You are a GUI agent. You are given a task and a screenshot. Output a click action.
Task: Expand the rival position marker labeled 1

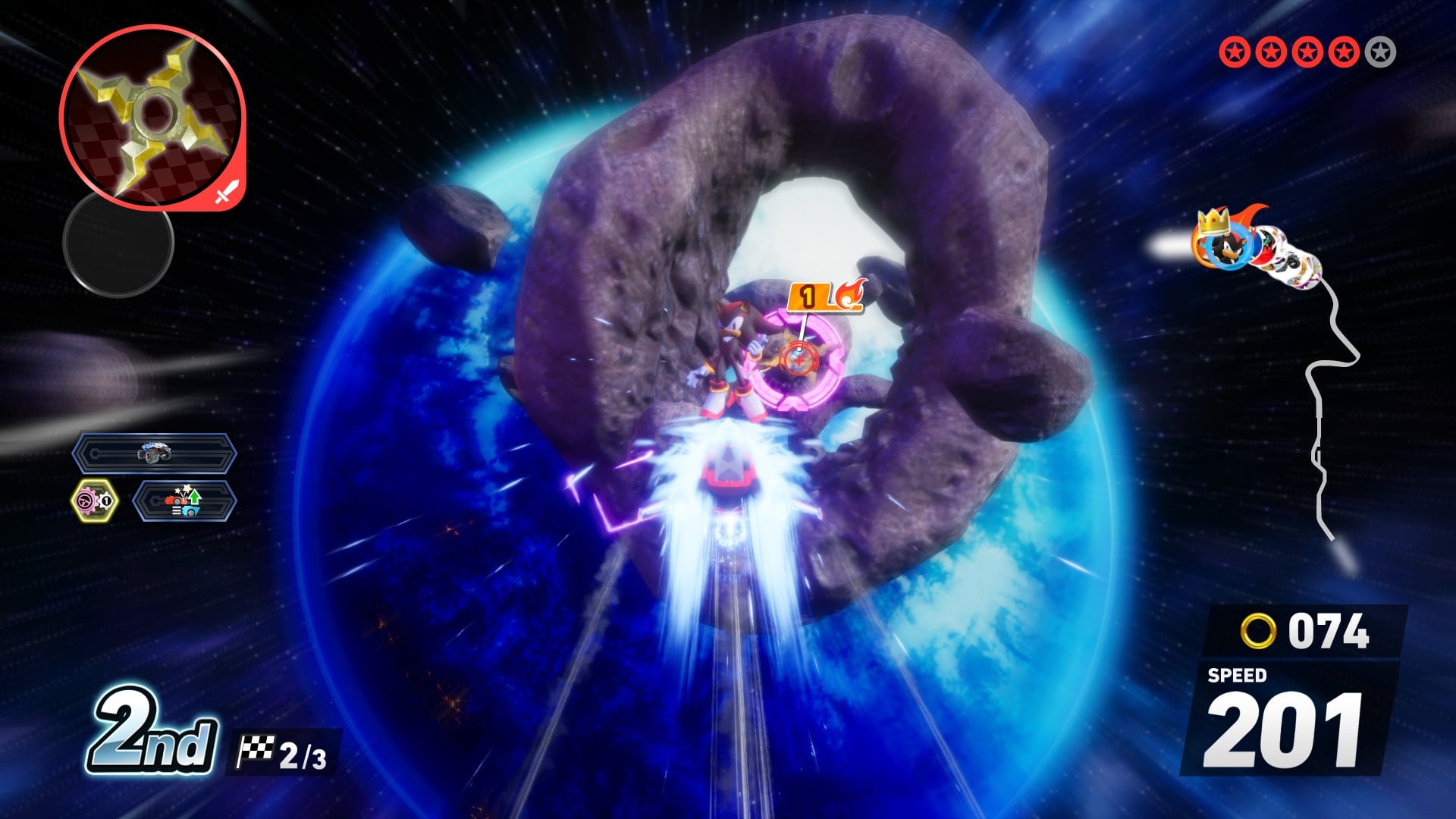(808, 297)
